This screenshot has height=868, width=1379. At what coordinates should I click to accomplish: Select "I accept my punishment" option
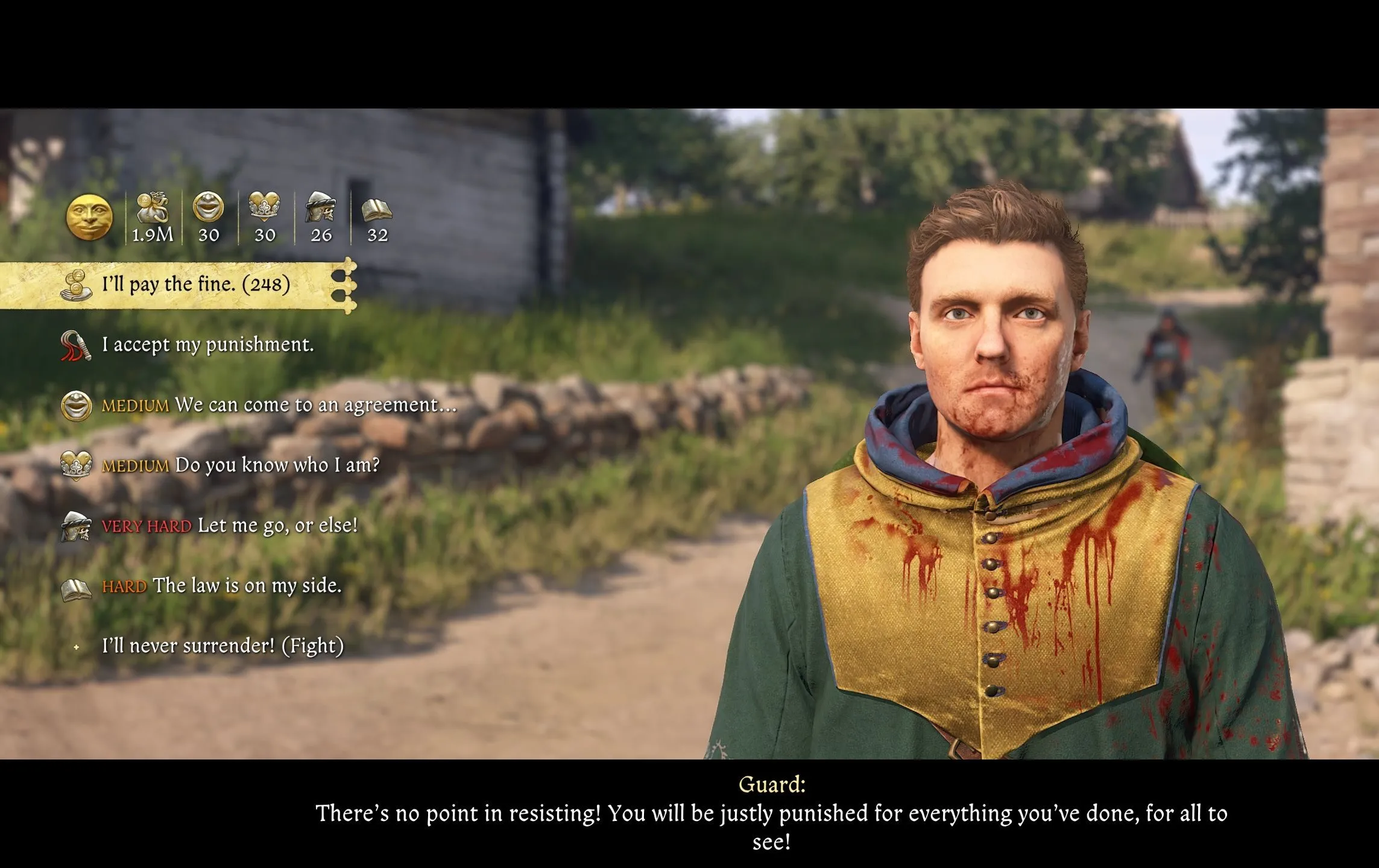click(x=207, y=345)
